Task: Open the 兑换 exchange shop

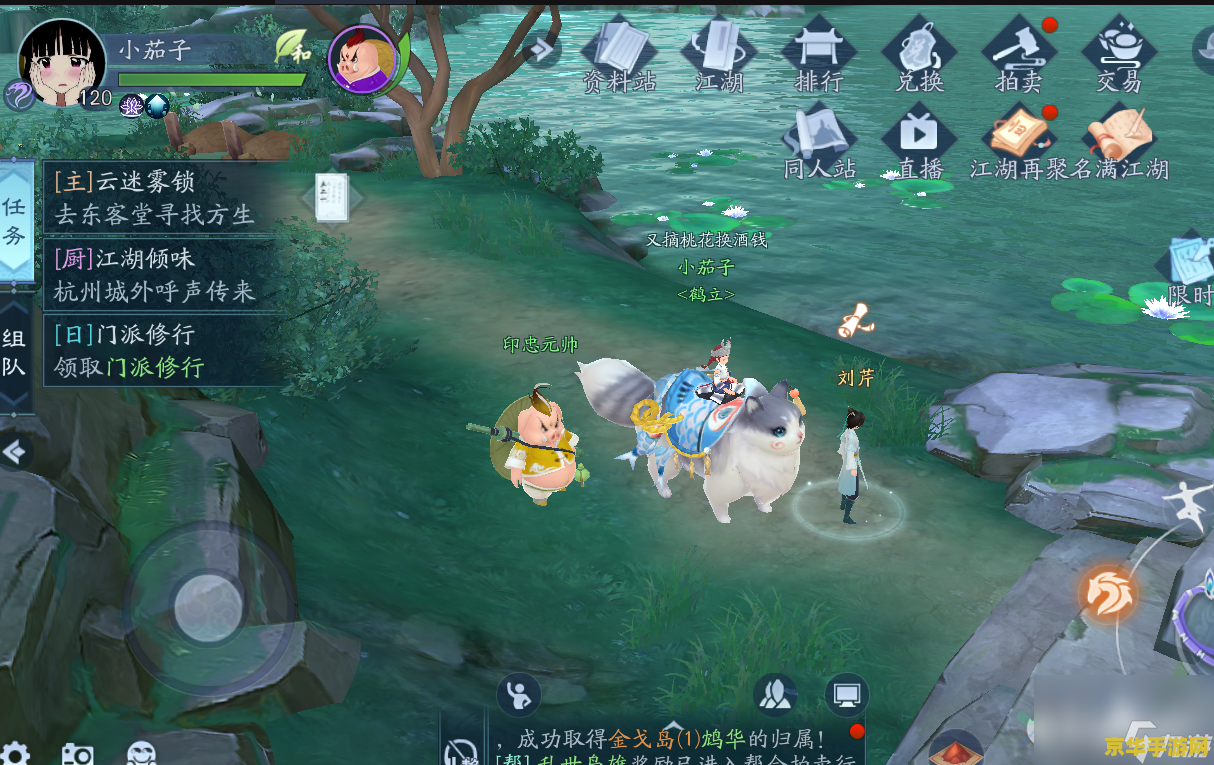Action: pos(919,55)
